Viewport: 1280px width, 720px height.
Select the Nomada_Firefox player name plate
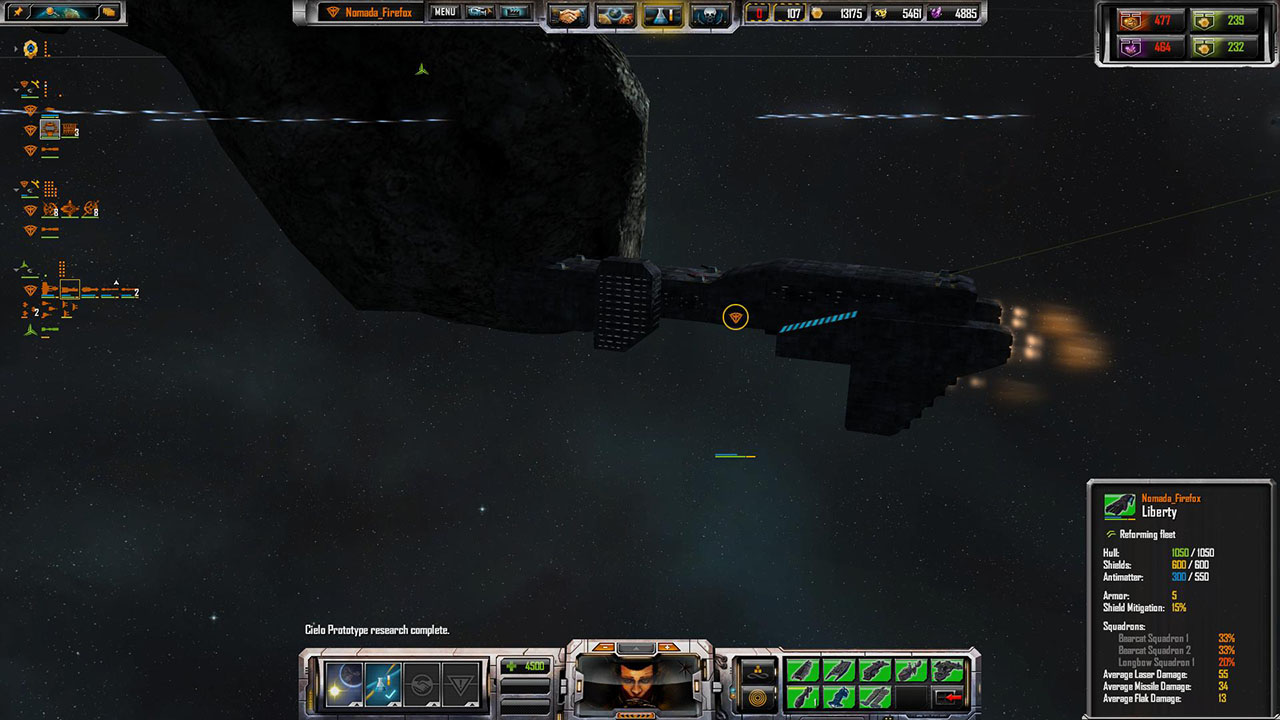367,12
